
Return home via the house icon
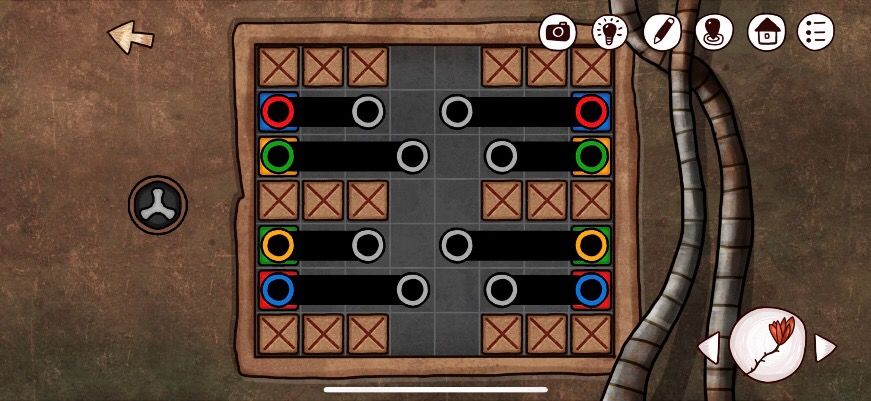[x=765, y=32]
